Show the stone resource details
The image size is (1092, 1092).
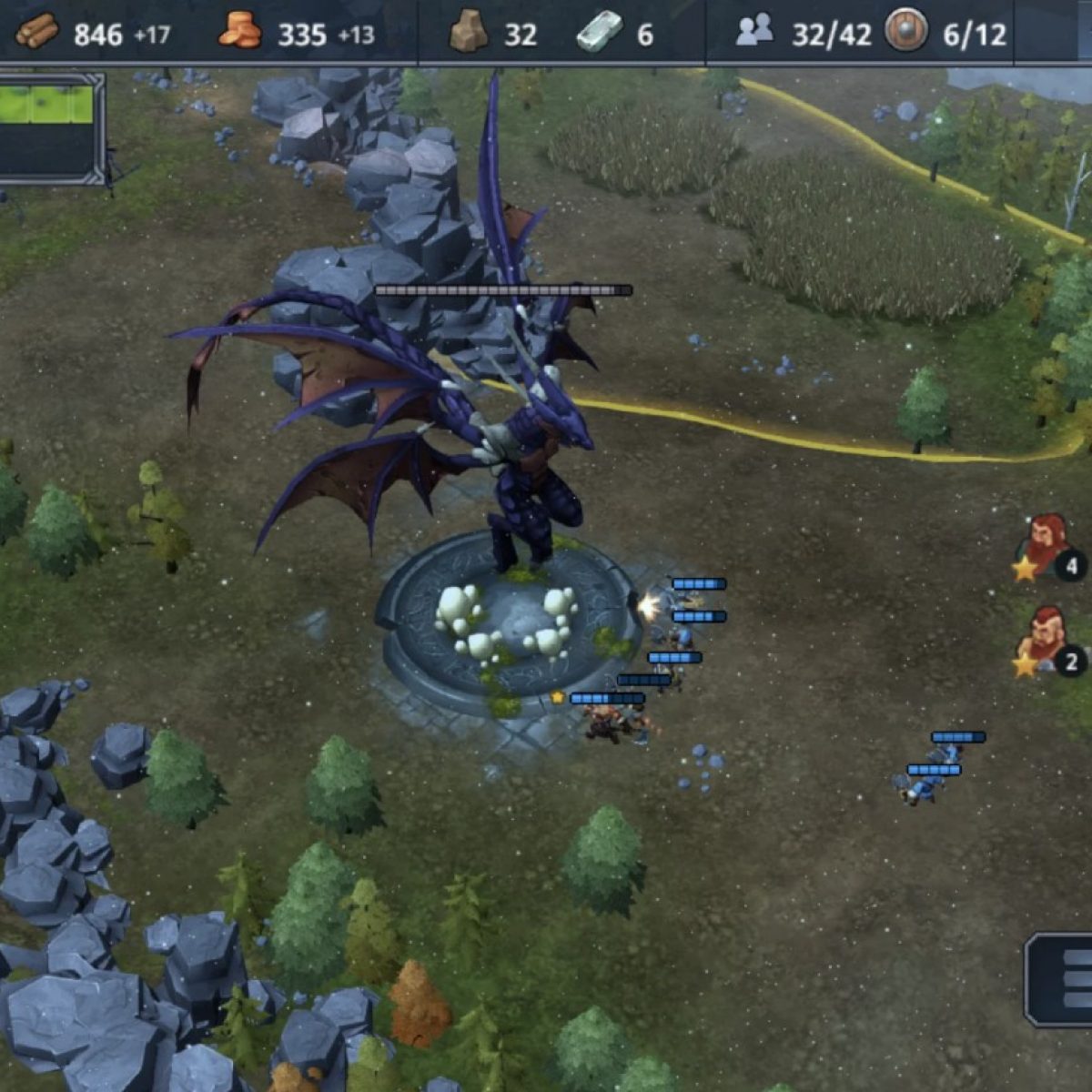point(468,34)
